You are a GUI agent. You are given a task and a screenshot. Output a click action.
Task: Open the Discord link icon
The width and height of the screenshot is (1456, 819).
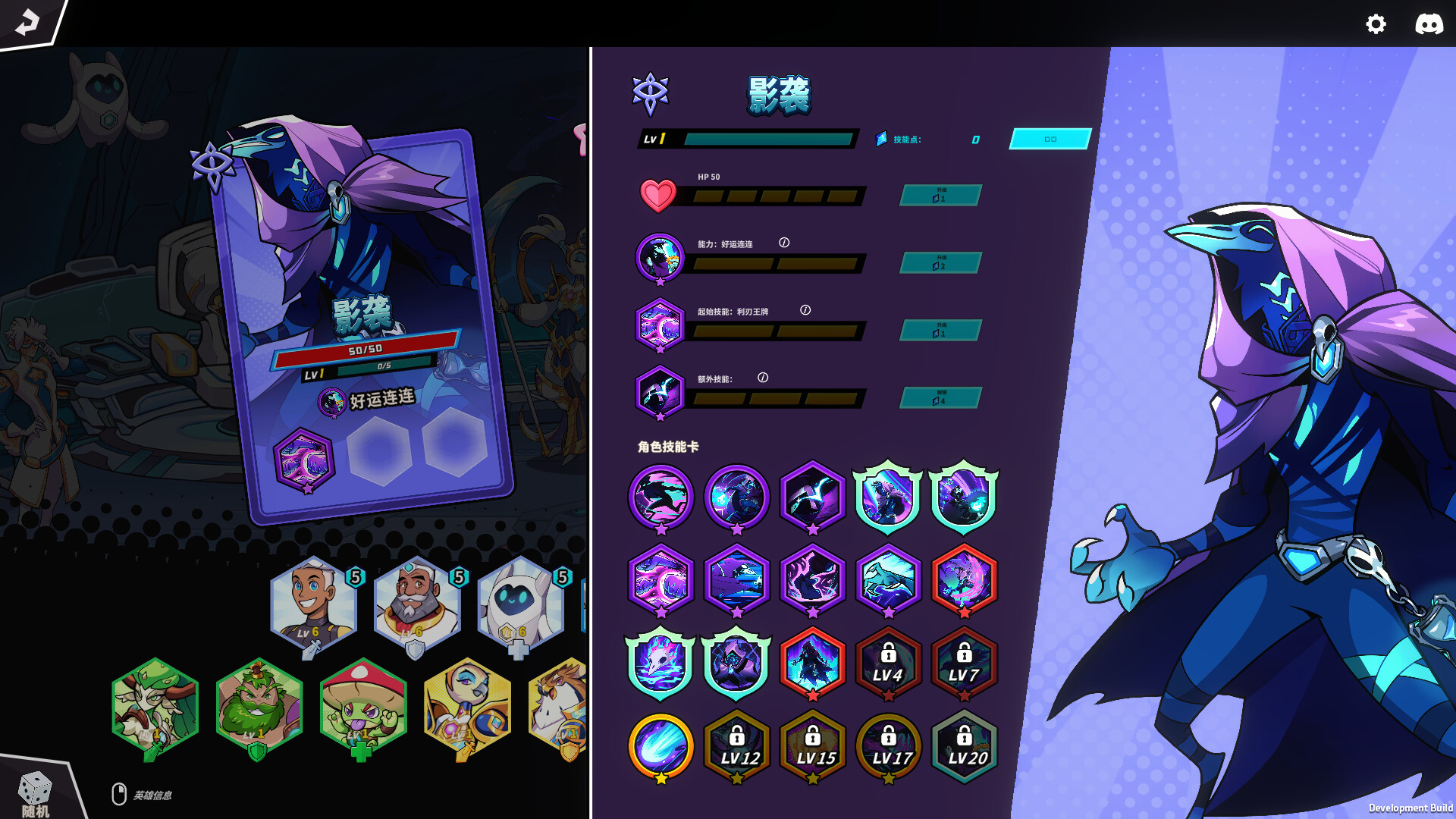click(x=1429, y=24)
